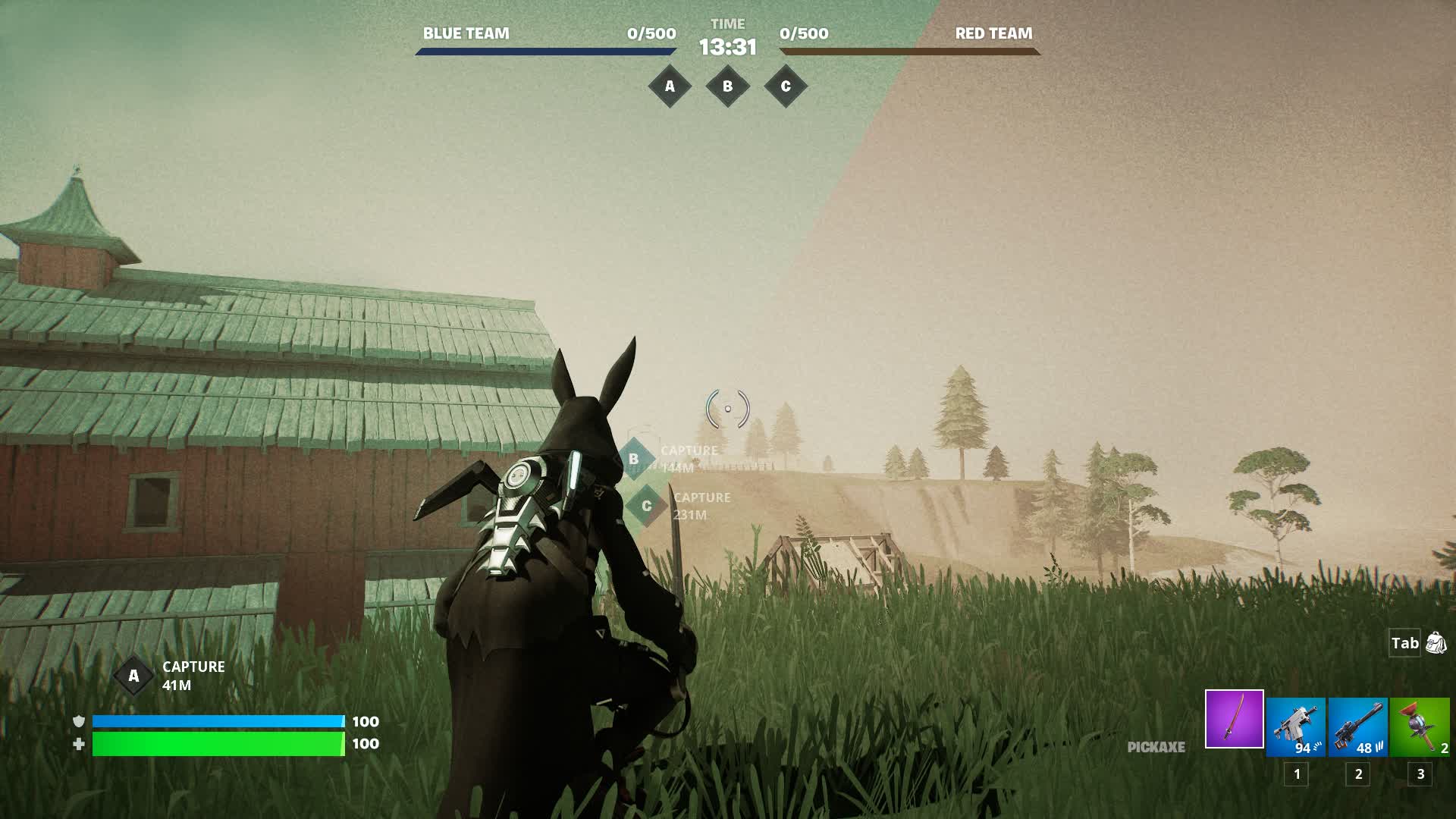Click the top objective C diamond
The image size is (1456, 819).
coord(786,86)
